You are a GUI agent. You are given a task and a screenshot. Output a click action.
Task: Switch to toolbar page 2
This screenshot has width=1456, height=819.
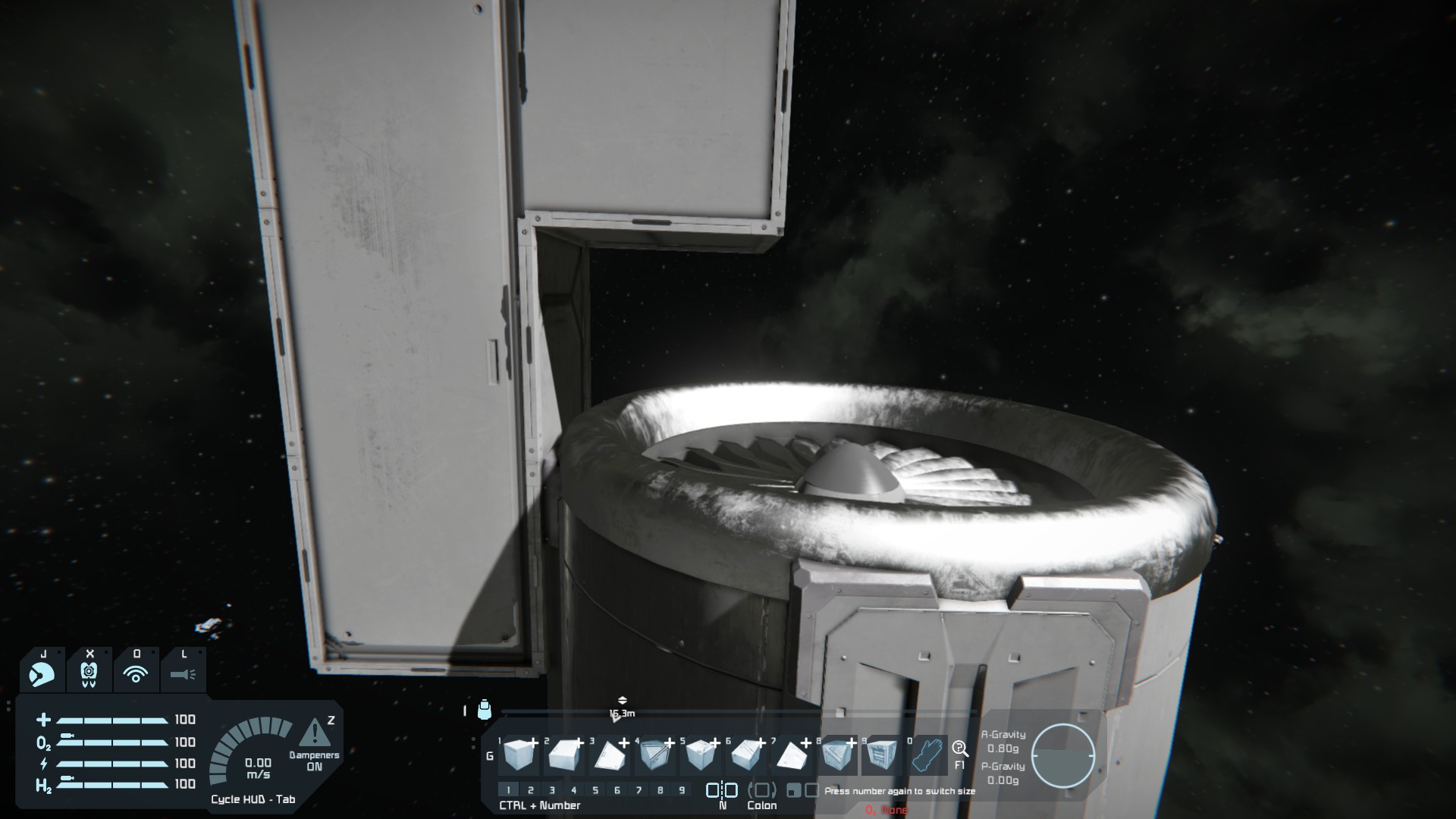[531, 790]
